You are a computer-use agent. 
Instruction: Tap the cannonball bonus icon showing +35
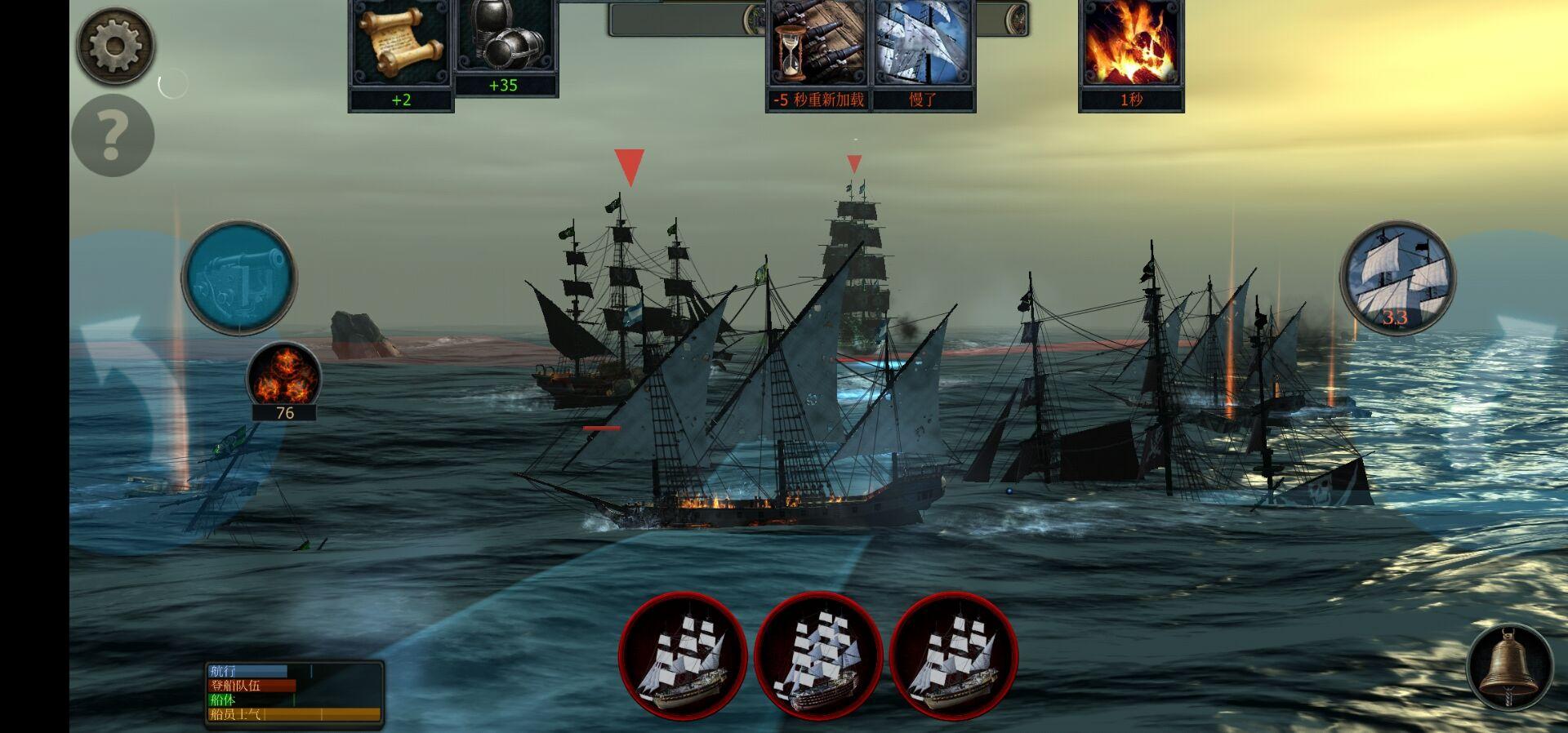tap(505, 39)
